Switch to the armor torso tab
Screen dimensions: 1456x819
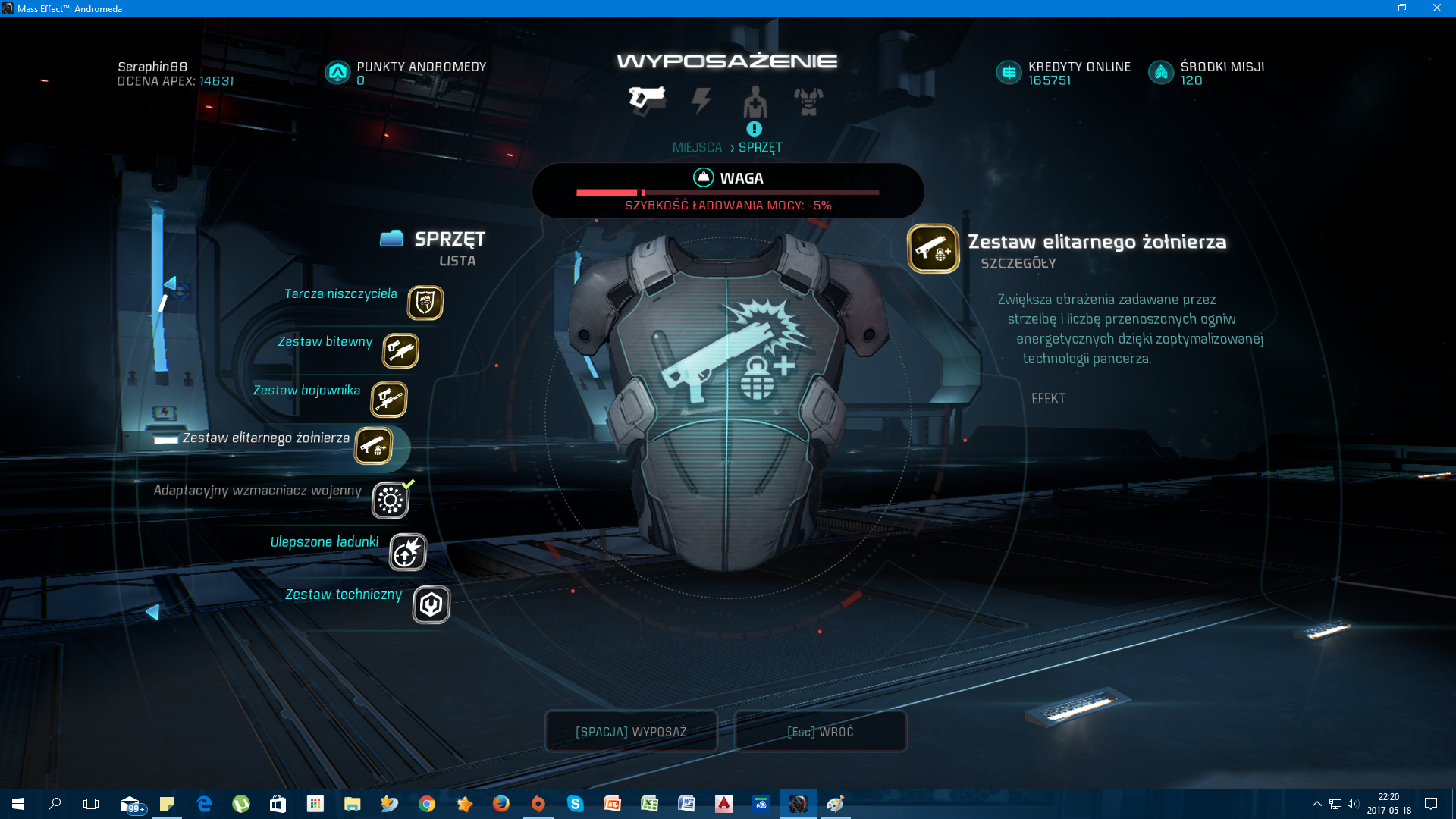(x=808, y=100)
